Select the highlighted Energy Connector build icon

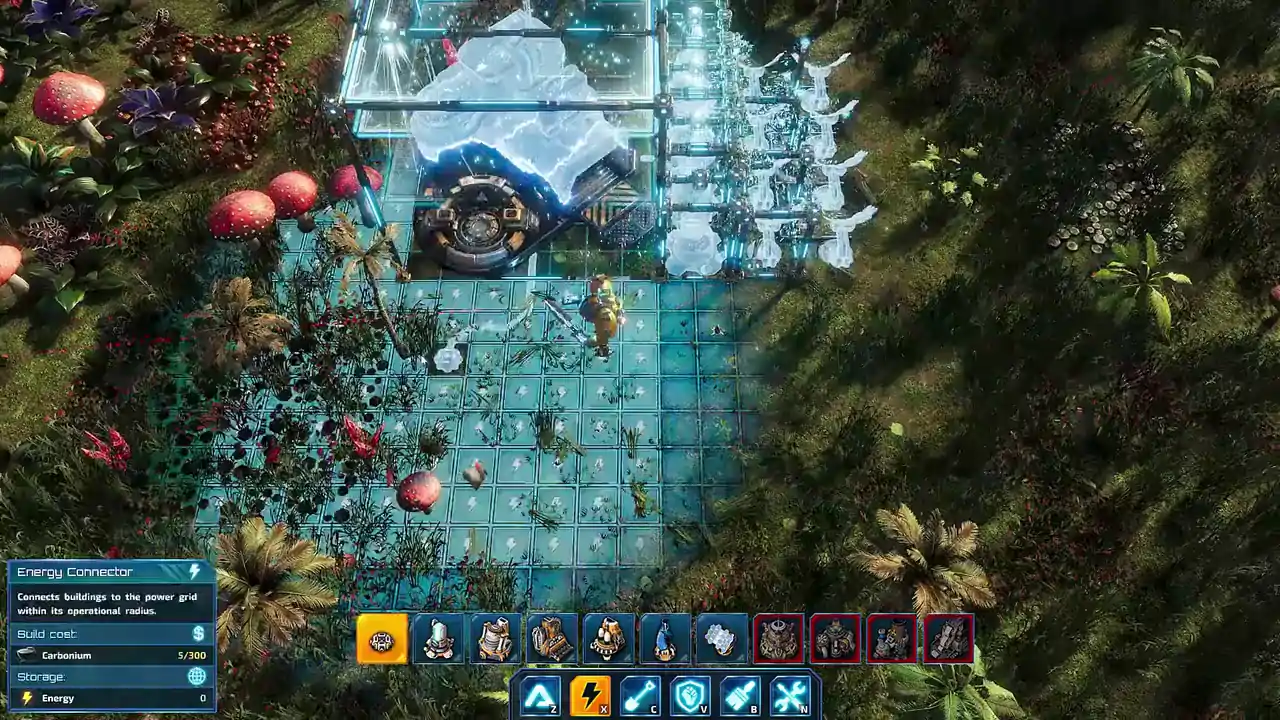(381, 638)
